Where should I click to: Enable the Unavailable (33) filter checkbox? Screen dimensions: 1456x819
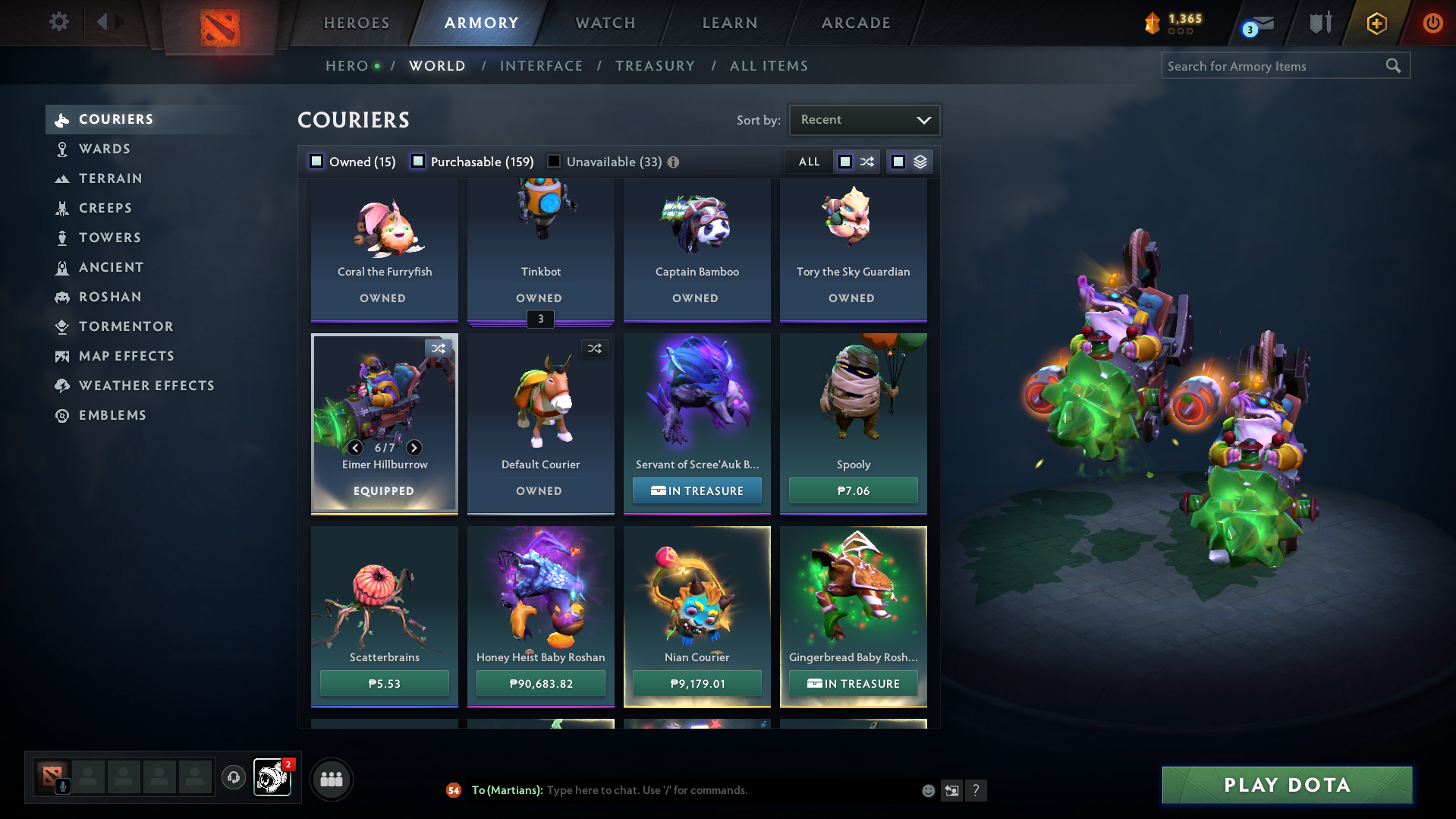553,161
